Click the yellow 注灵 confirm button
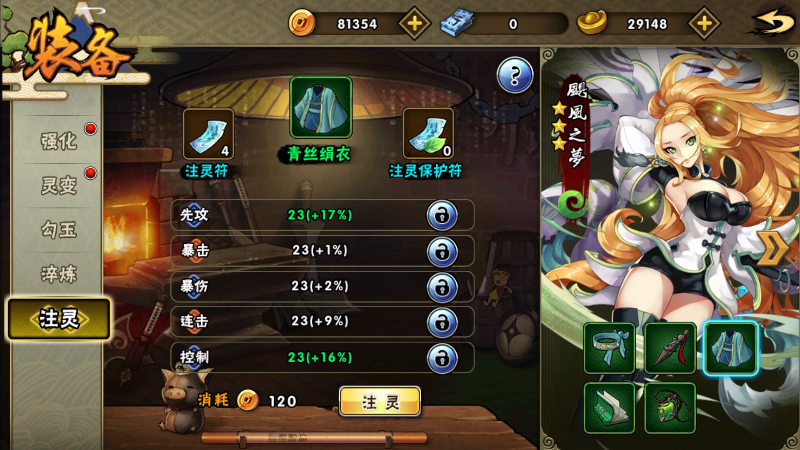This screenshot has width=800, height=450. pyautogui.click(x=380, y=401)
